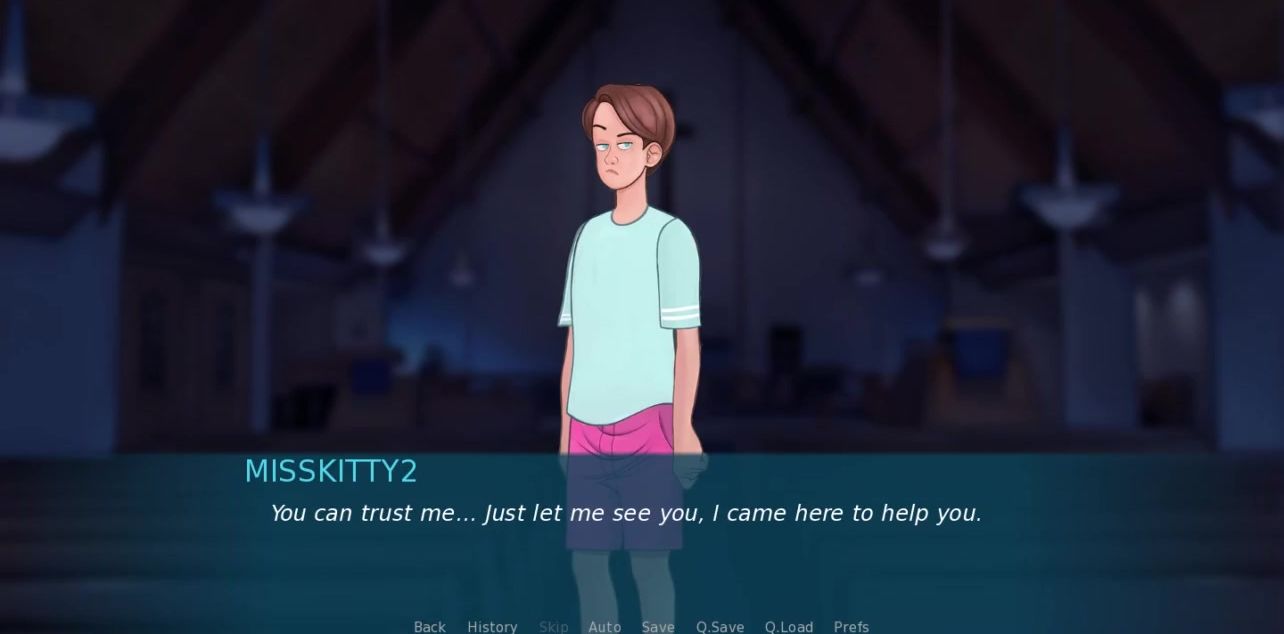The width and height of the screenshot is (1284, 634).
Task: Turn on Auto dialogue advance
Action: click(x=604, y=626)
